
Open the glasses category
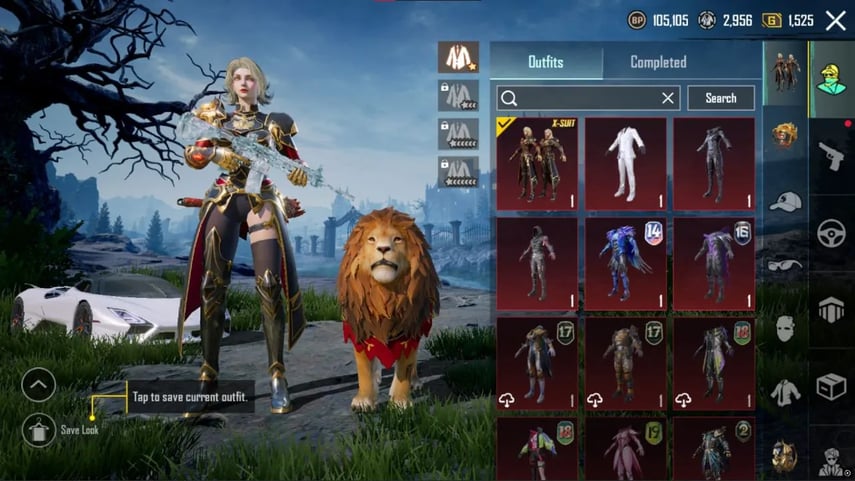pos(785,265)
